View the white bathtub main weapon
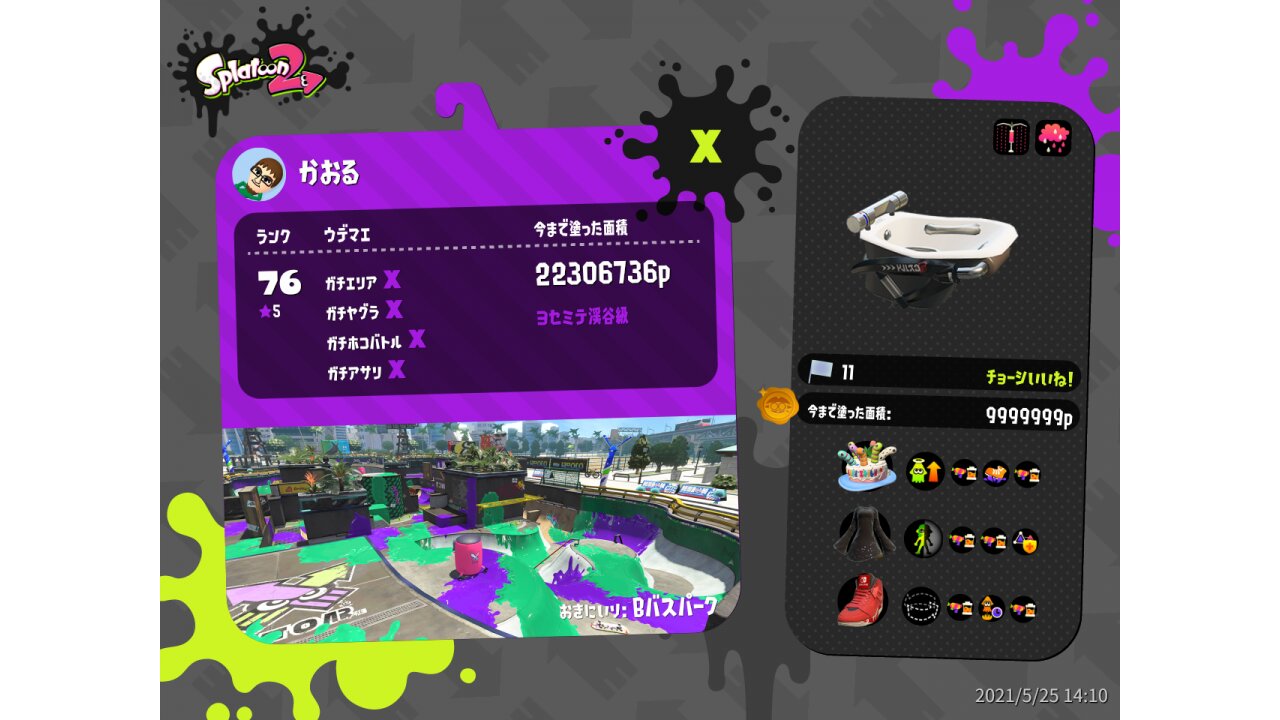This screenshot has height=720, width=1280. coord(930,246)
